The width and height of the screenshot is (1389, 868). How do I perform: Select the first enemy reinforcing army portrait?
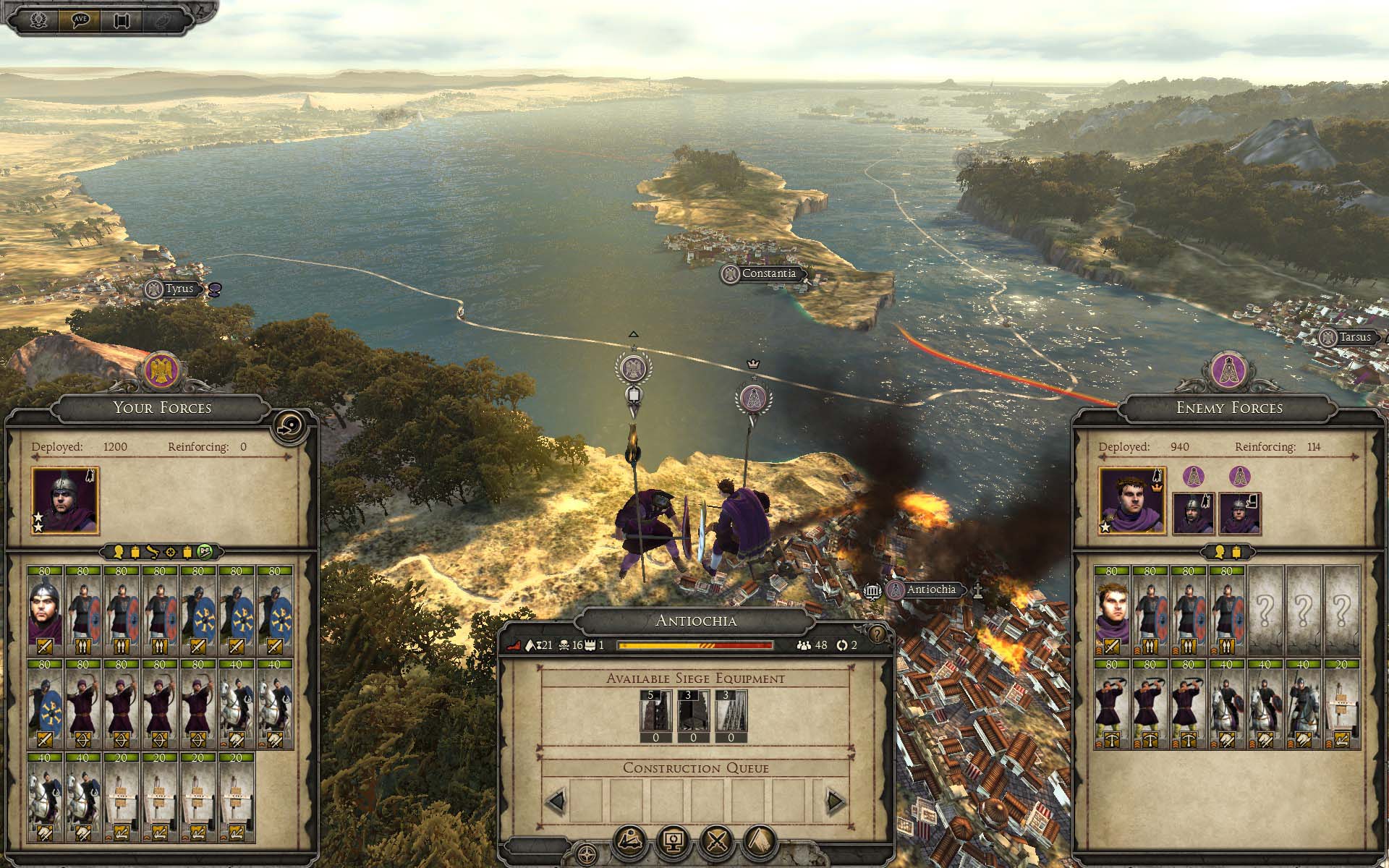1192,513
